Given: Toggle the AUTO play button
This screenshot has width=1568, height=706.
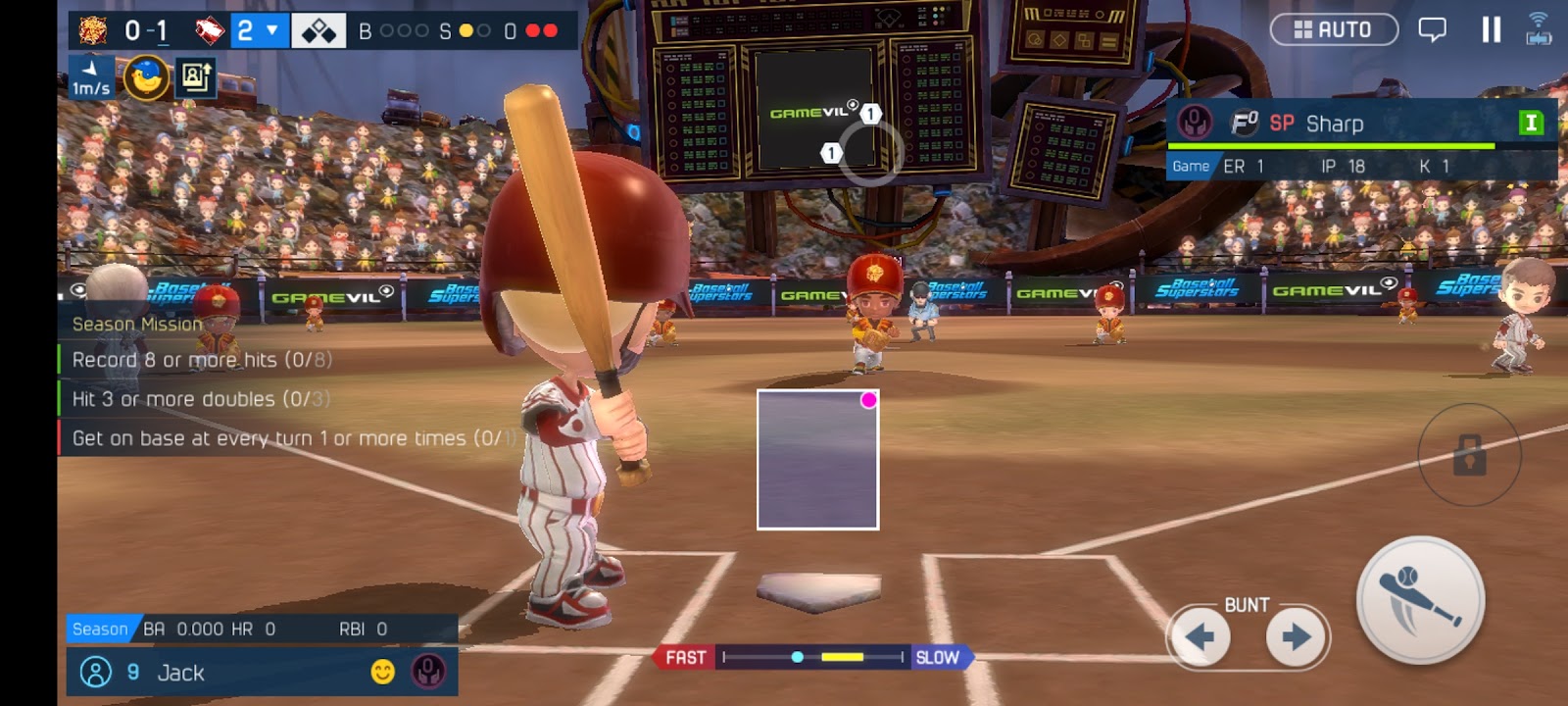Looking at the screenshot, I should (1333, 29).
